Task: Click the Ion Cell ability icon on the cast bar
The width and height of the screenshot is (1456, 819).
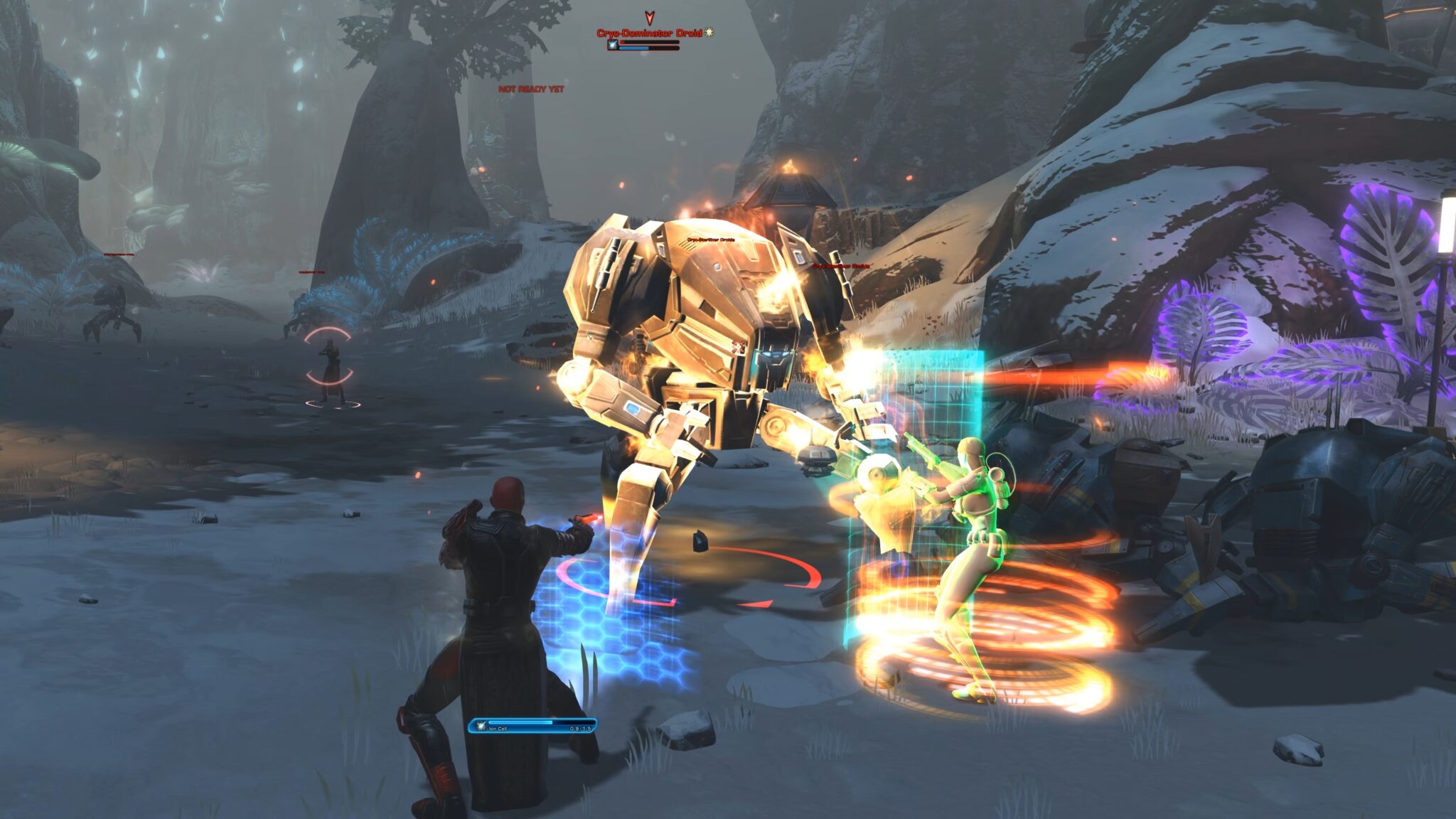Action: 481,727
